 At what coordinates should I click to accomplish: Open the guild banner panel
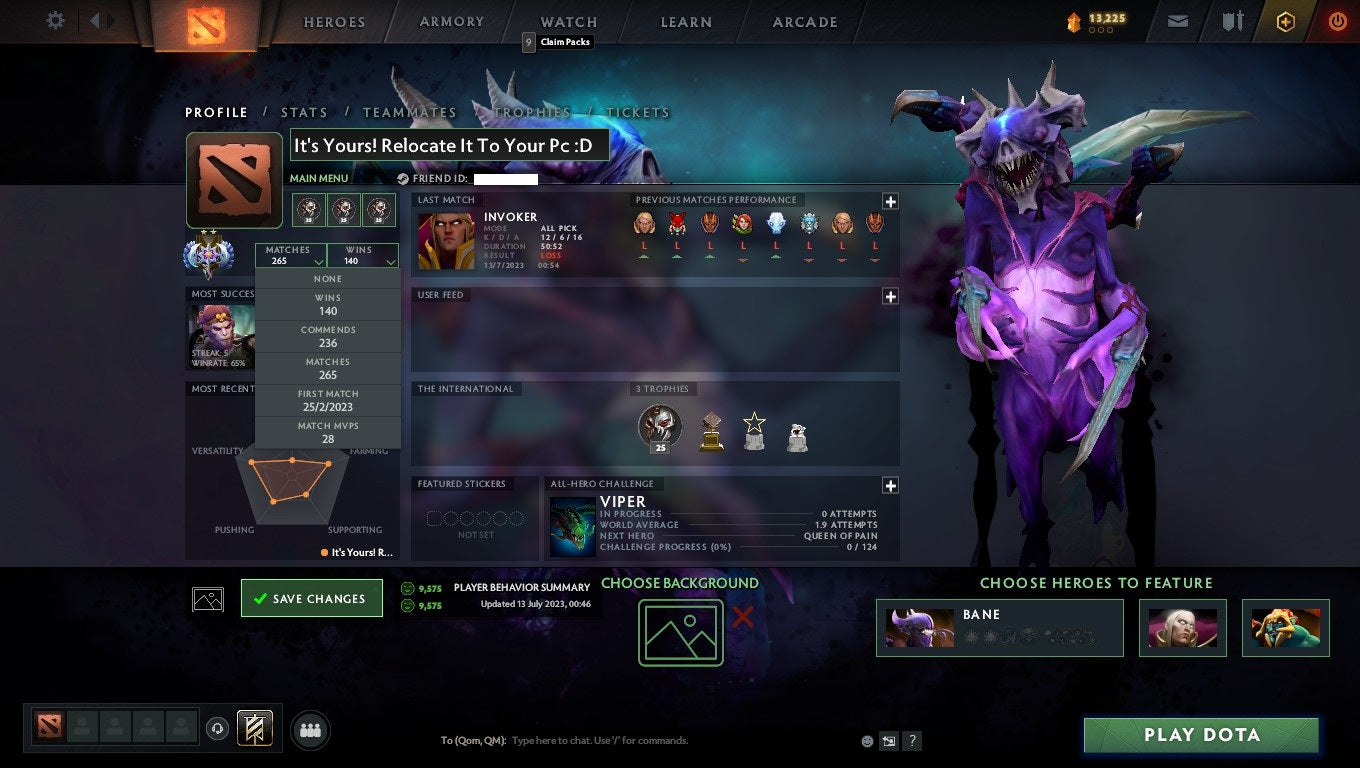tap(253, 729)
